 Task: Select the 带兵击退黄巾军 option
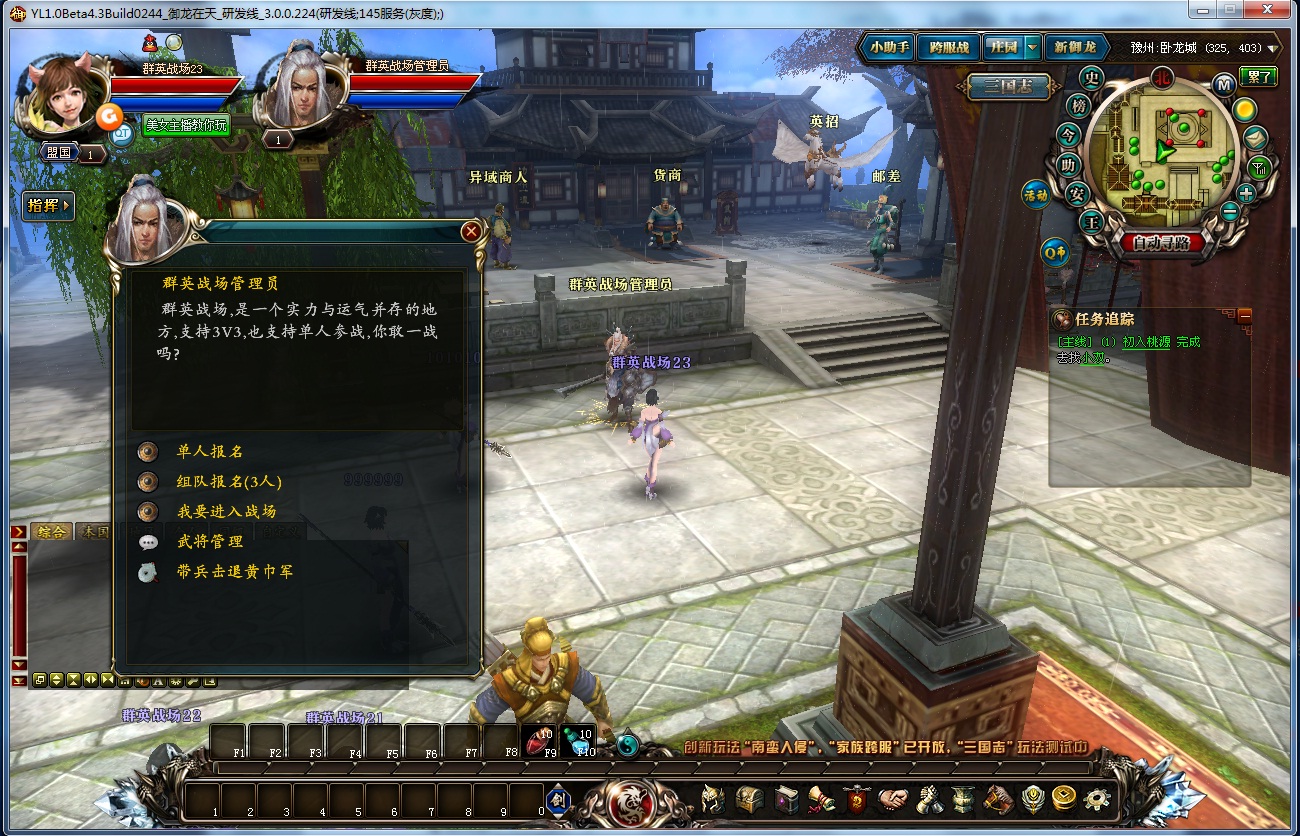coord(234,572)
